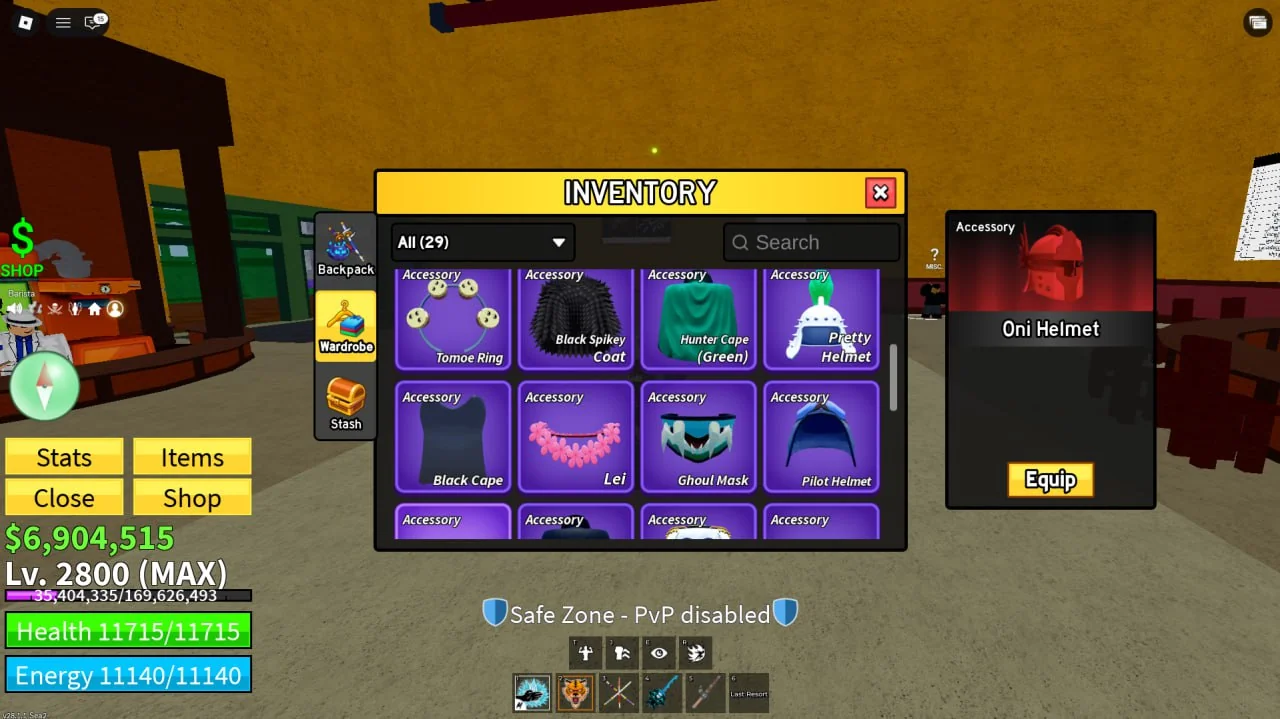This screenshot has height=719, width=1280.
Task: Pick the green Hunter Cape
Action: click(x=699, y=319)
